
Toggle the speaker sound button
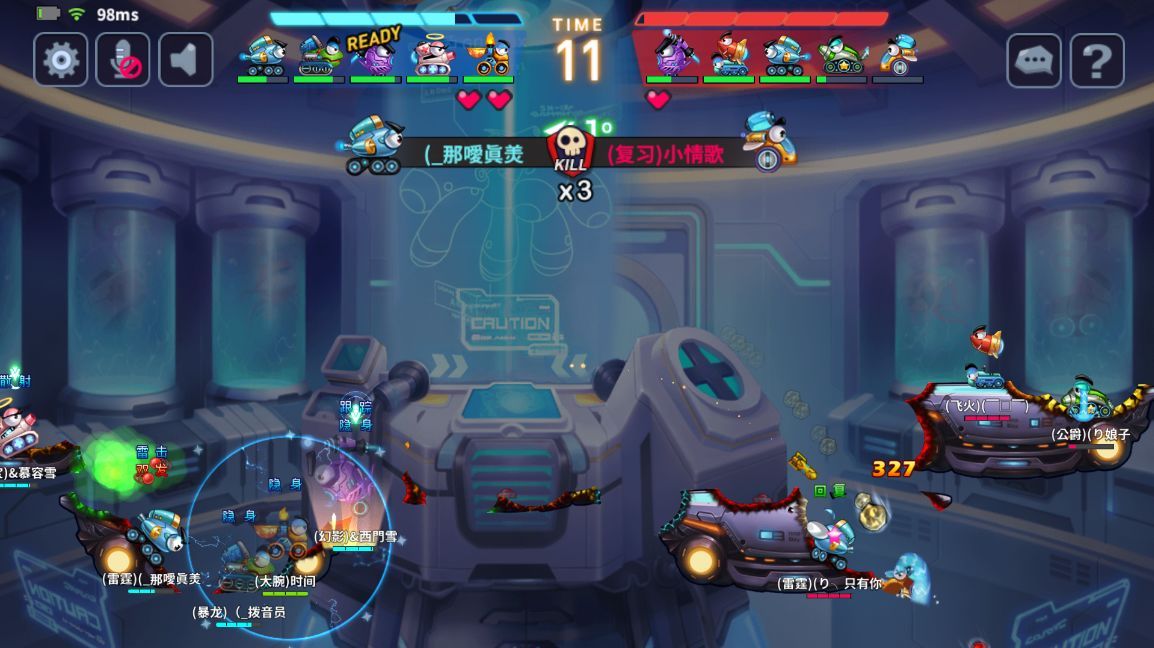point(185,60)
